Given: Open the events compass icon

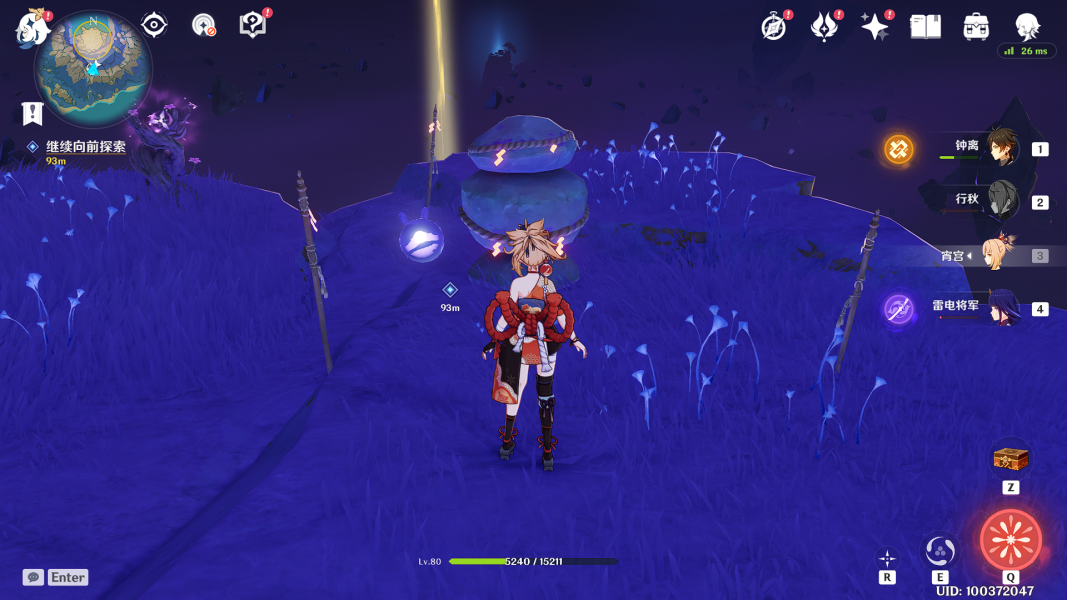Looking at the screenshot, I should 774,27.
